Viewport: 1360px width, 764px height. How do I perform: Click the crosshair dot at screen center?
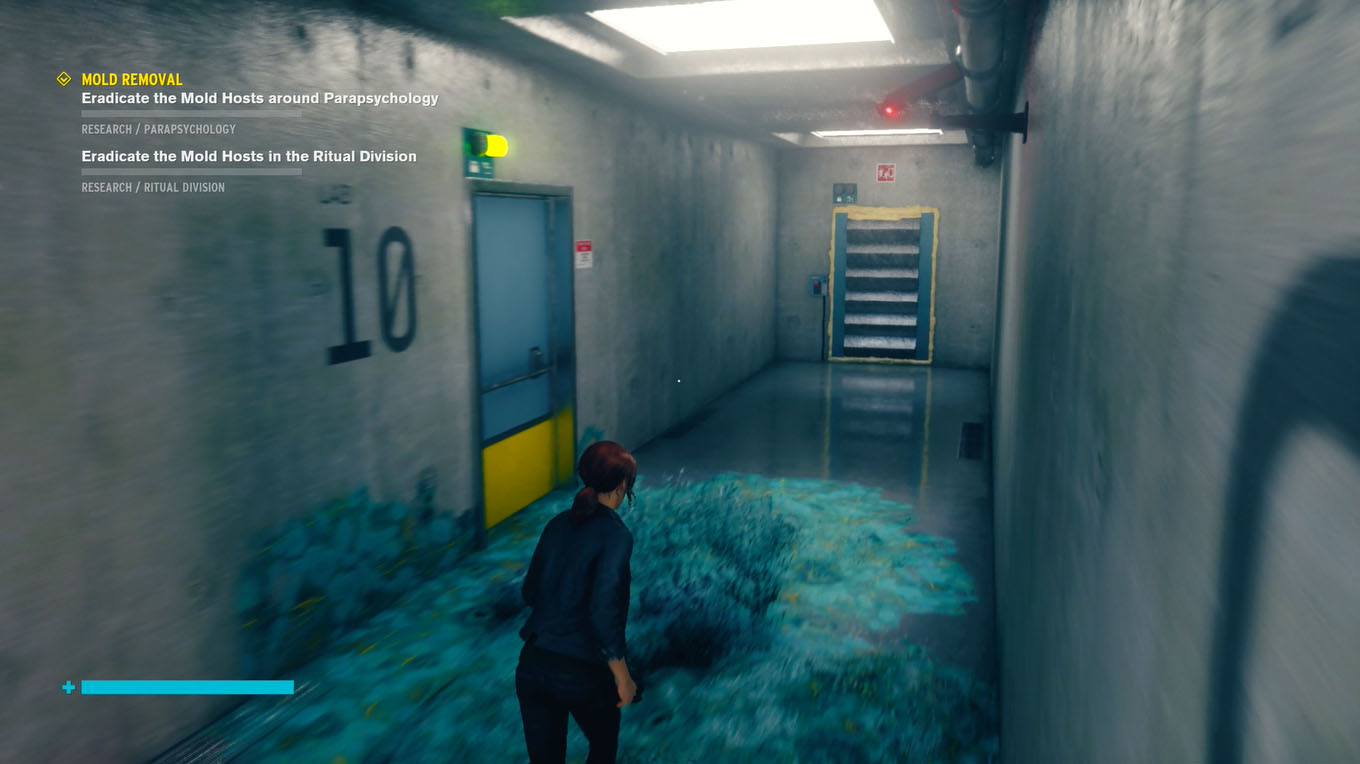[679, 380]
